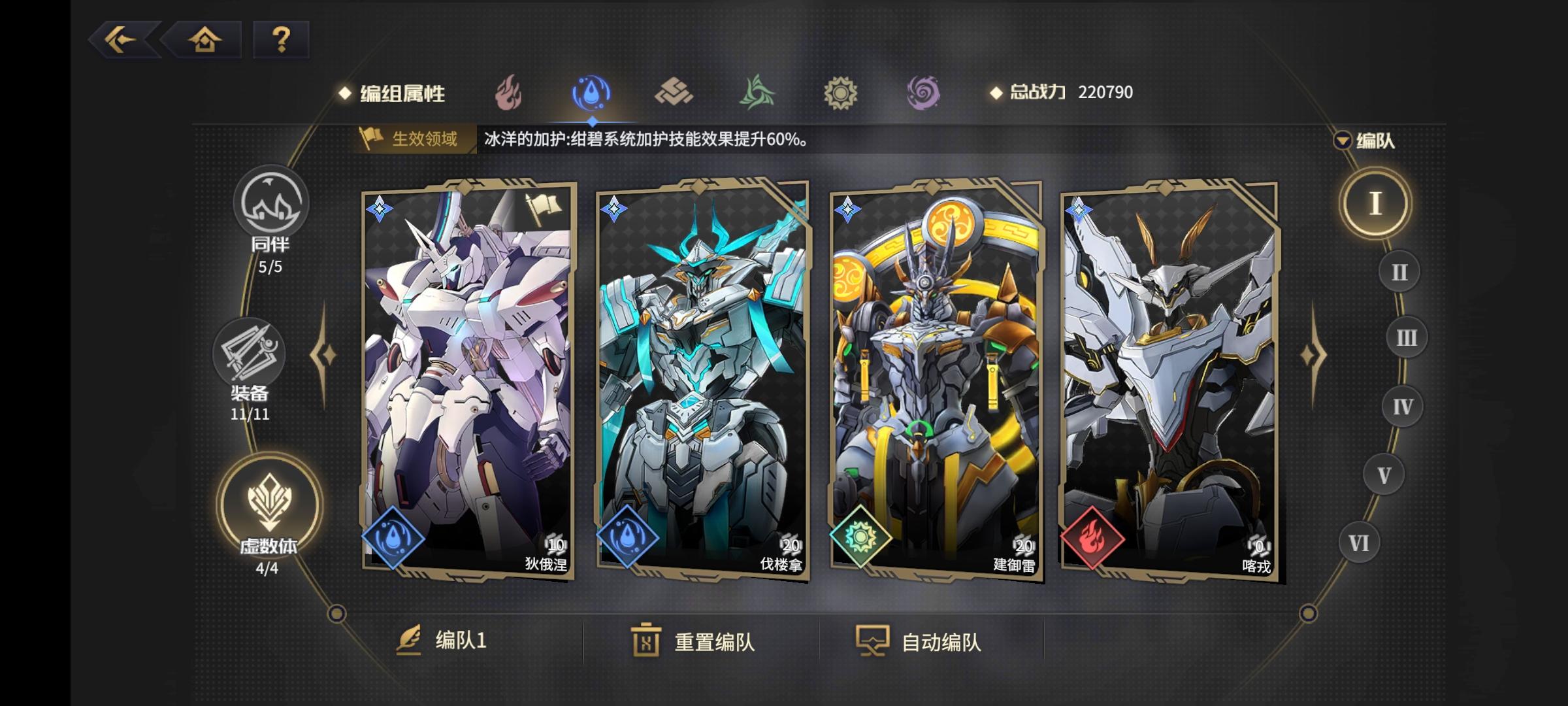The width and height of the screenshot is (1568, 706).
Task: Switch to team tab II
Action: pyautogui.click(x=1398, y=271)
